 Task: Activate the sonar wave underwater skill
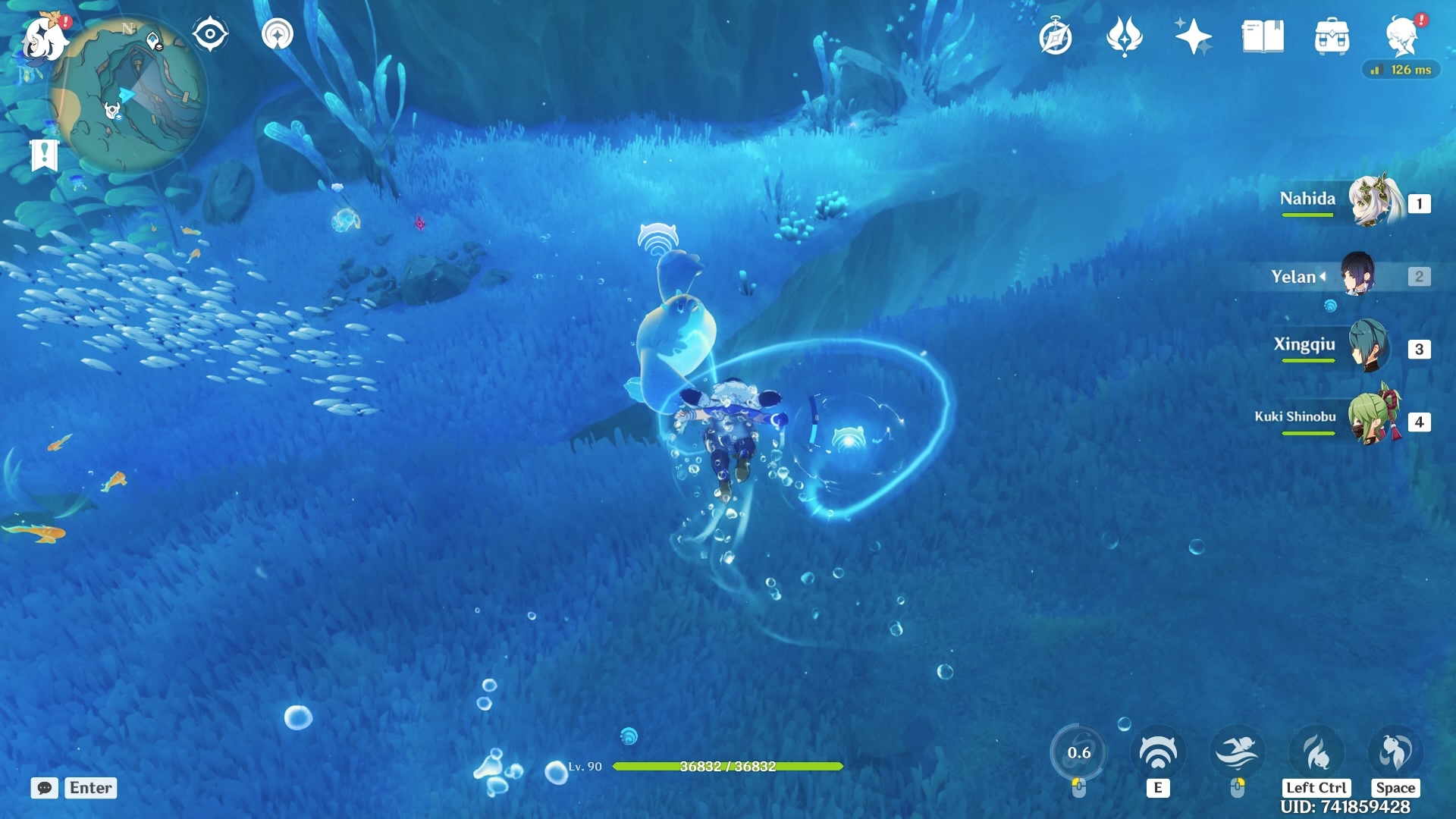coord(1158,752)
